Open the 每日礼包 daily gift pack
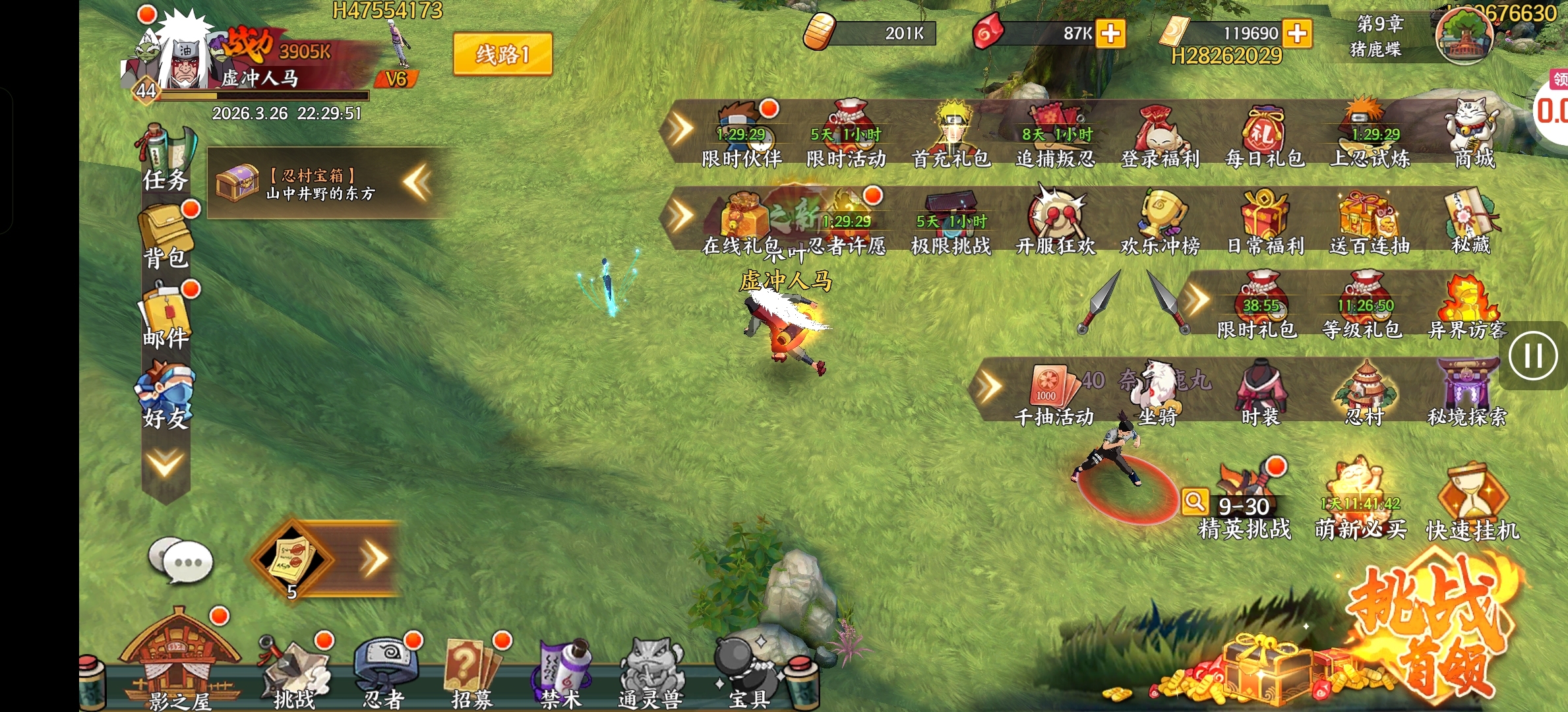The height and width of the screenshot is (712, 1568). [1264, 135]
